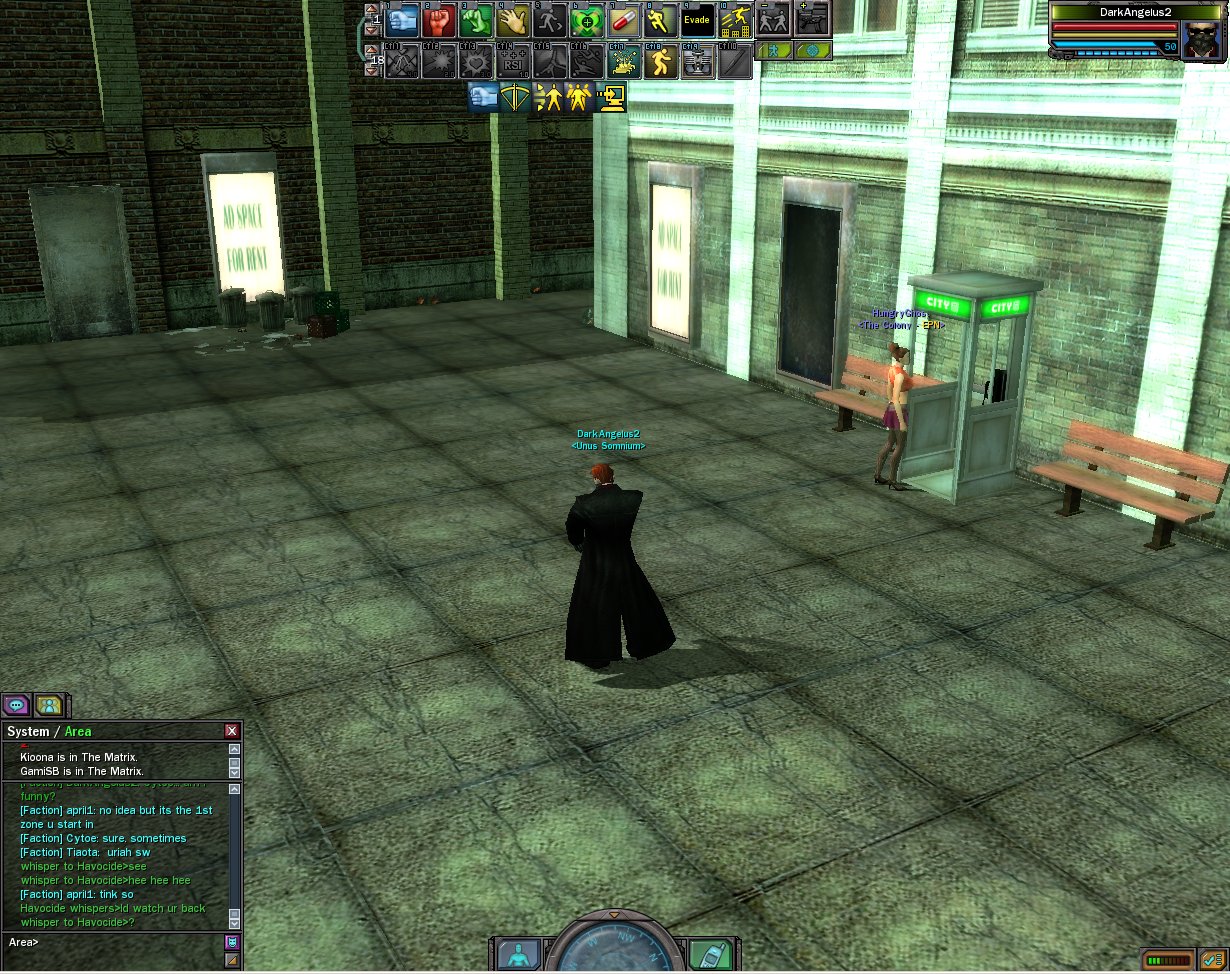Click the DarkAngelus2 character portrait
The image size is (1230, 974).
tap(1200, 39)
